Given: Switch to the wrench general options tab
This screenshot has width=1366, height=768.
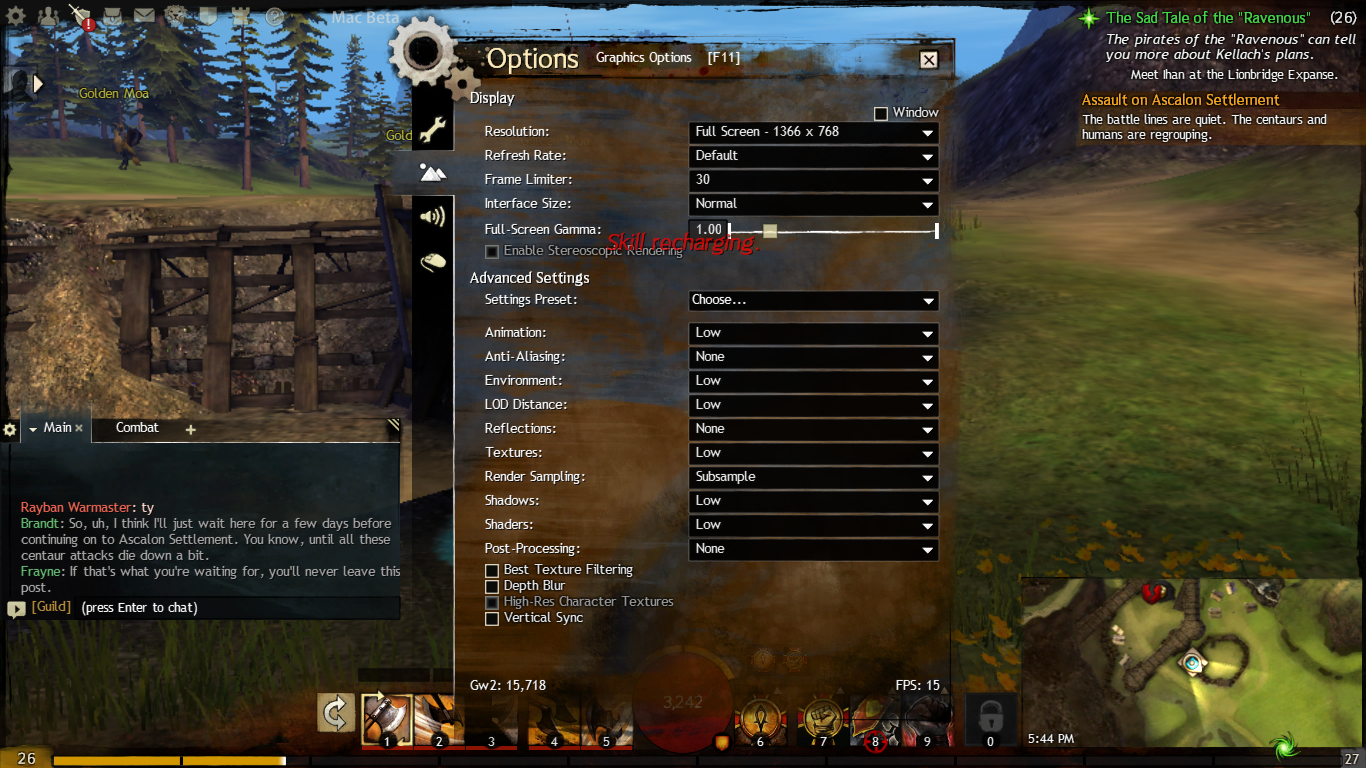Looking at the screenshot, I should 432,128.
